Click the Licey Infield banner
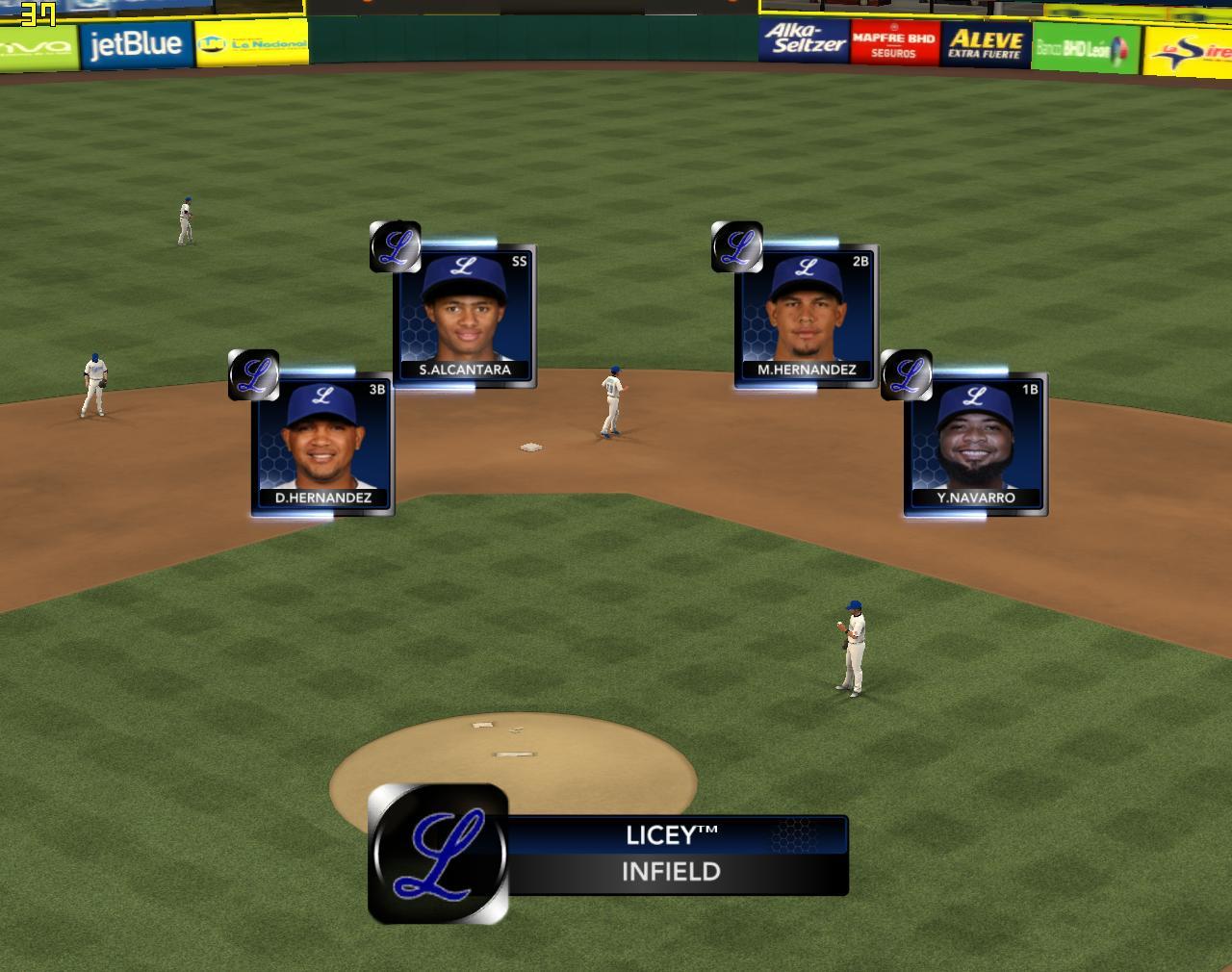Screen dimensions: 1232x972 tap(670, 854)
